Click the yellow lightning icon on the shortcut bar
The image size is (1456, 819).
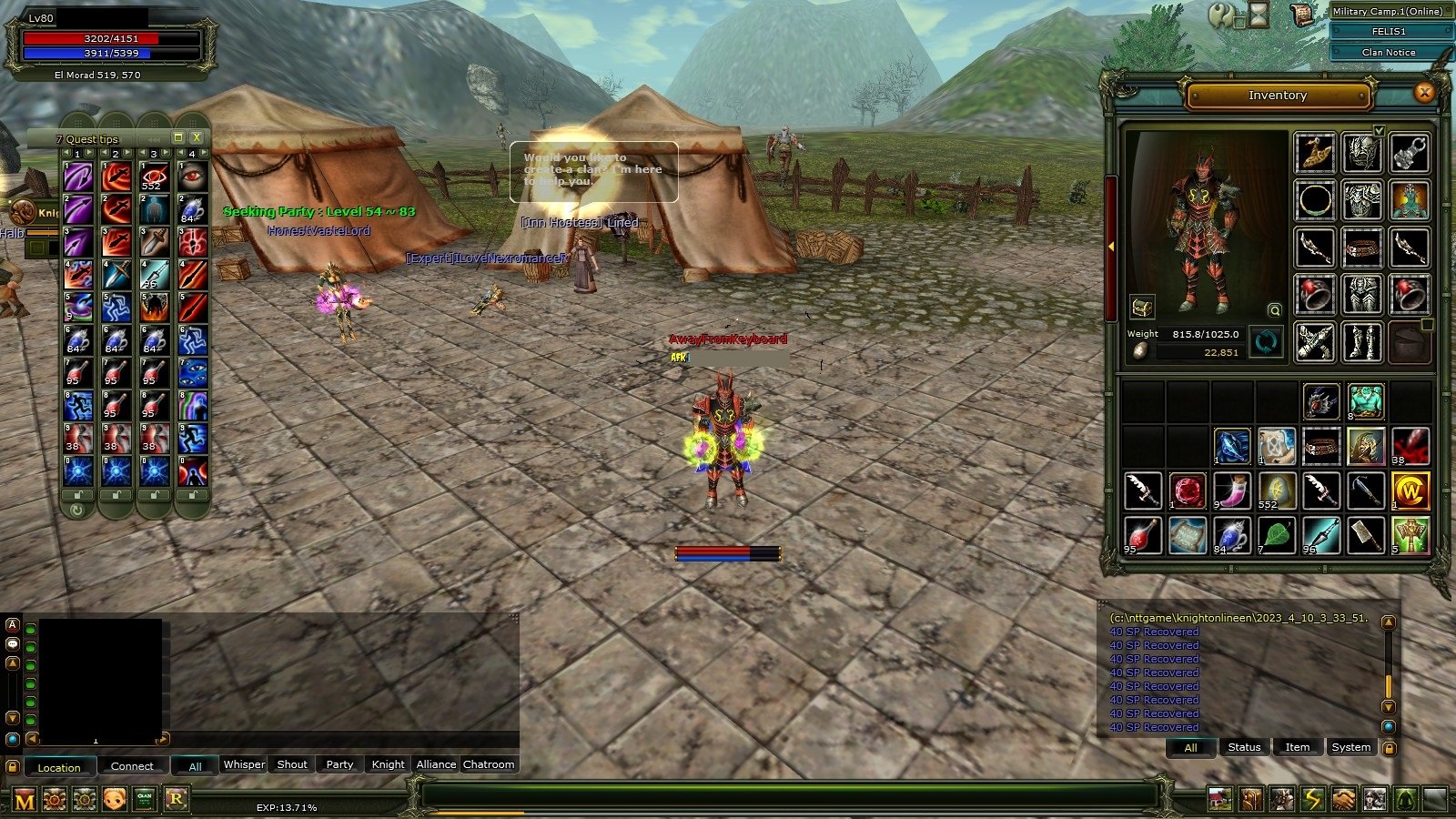pos(1314,796)
